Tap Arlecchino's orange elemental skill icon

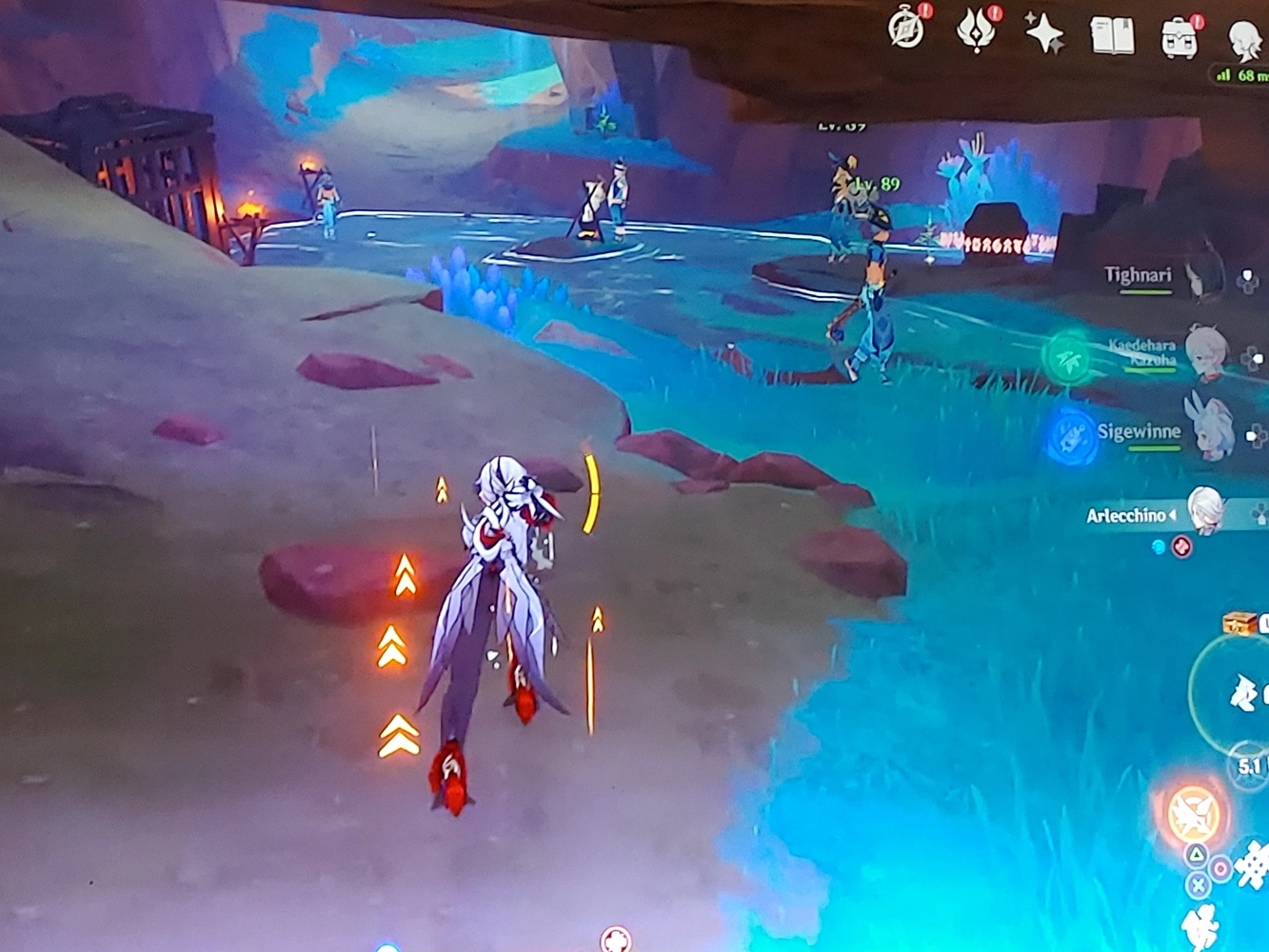pyautogui.click(x=1195, y=812)
